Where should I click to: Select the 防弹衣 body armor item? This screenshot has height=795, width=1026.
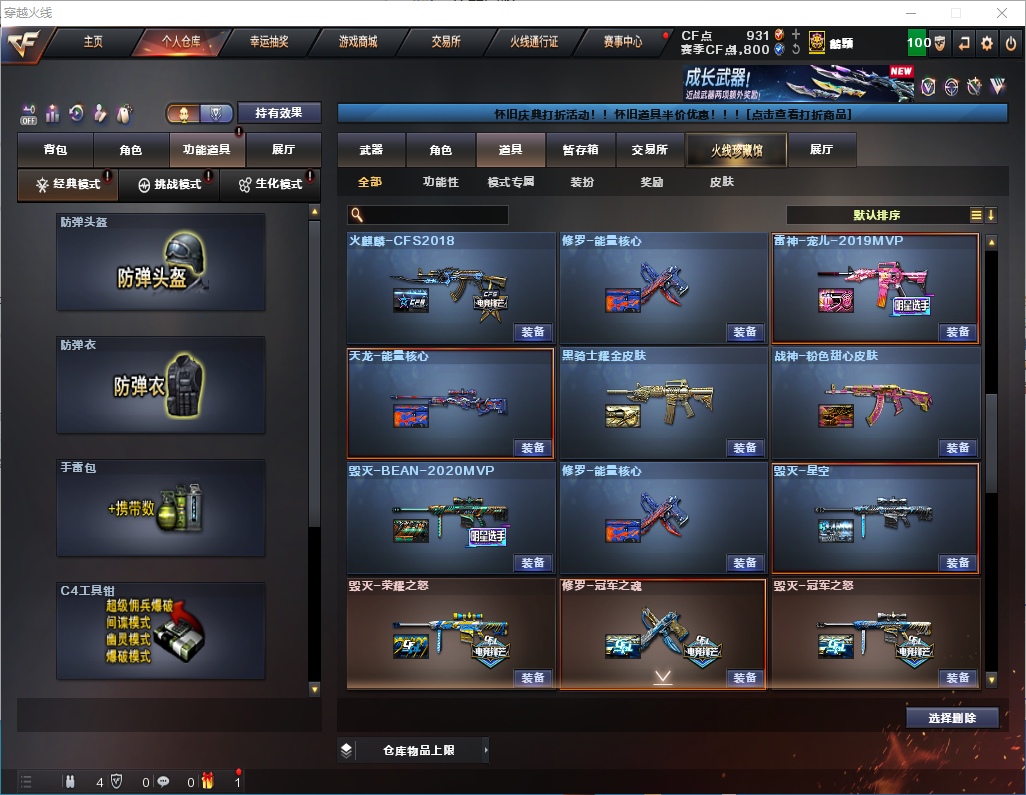tap(161, 385)
